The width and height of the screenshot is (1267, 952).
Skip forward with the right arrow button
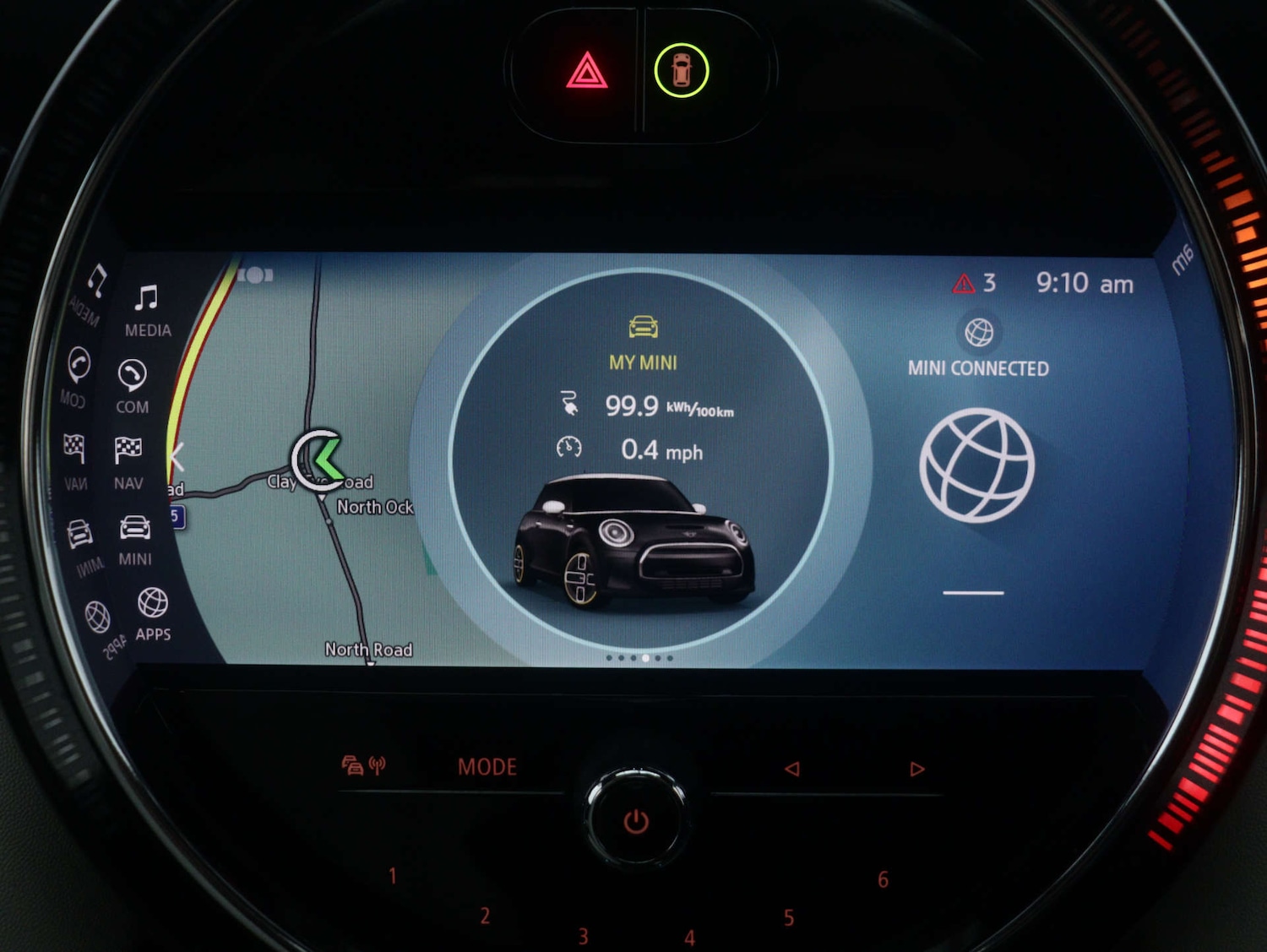coord(916,769)
